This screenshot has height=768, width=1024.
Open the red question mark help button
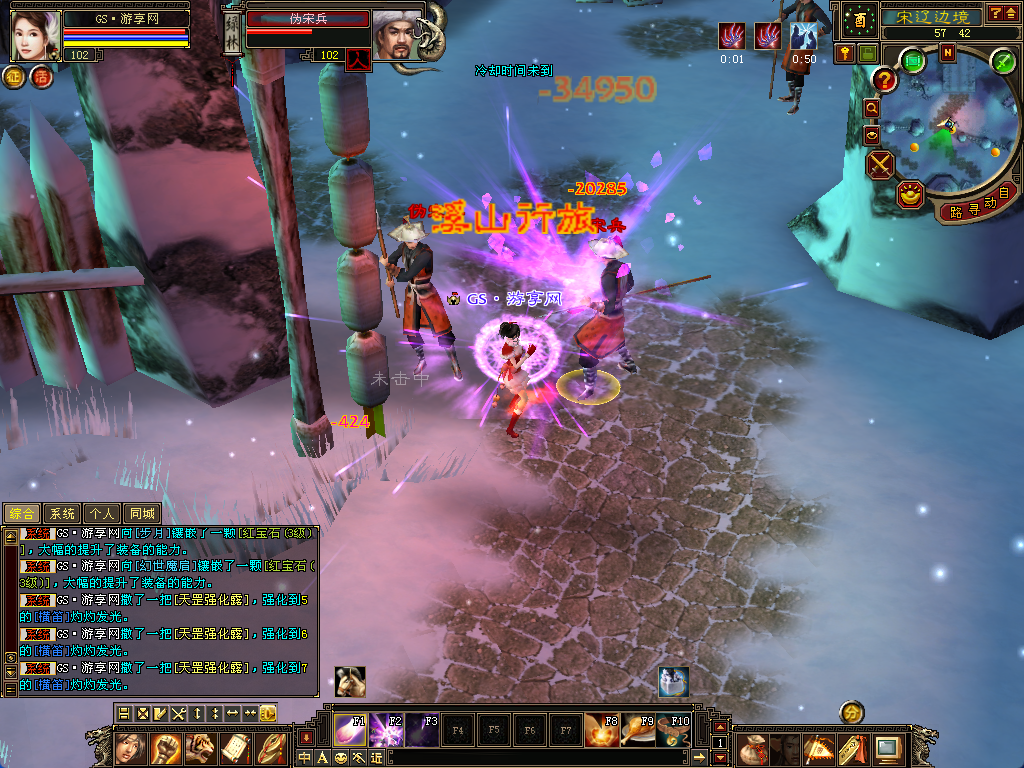click(884, 80)
